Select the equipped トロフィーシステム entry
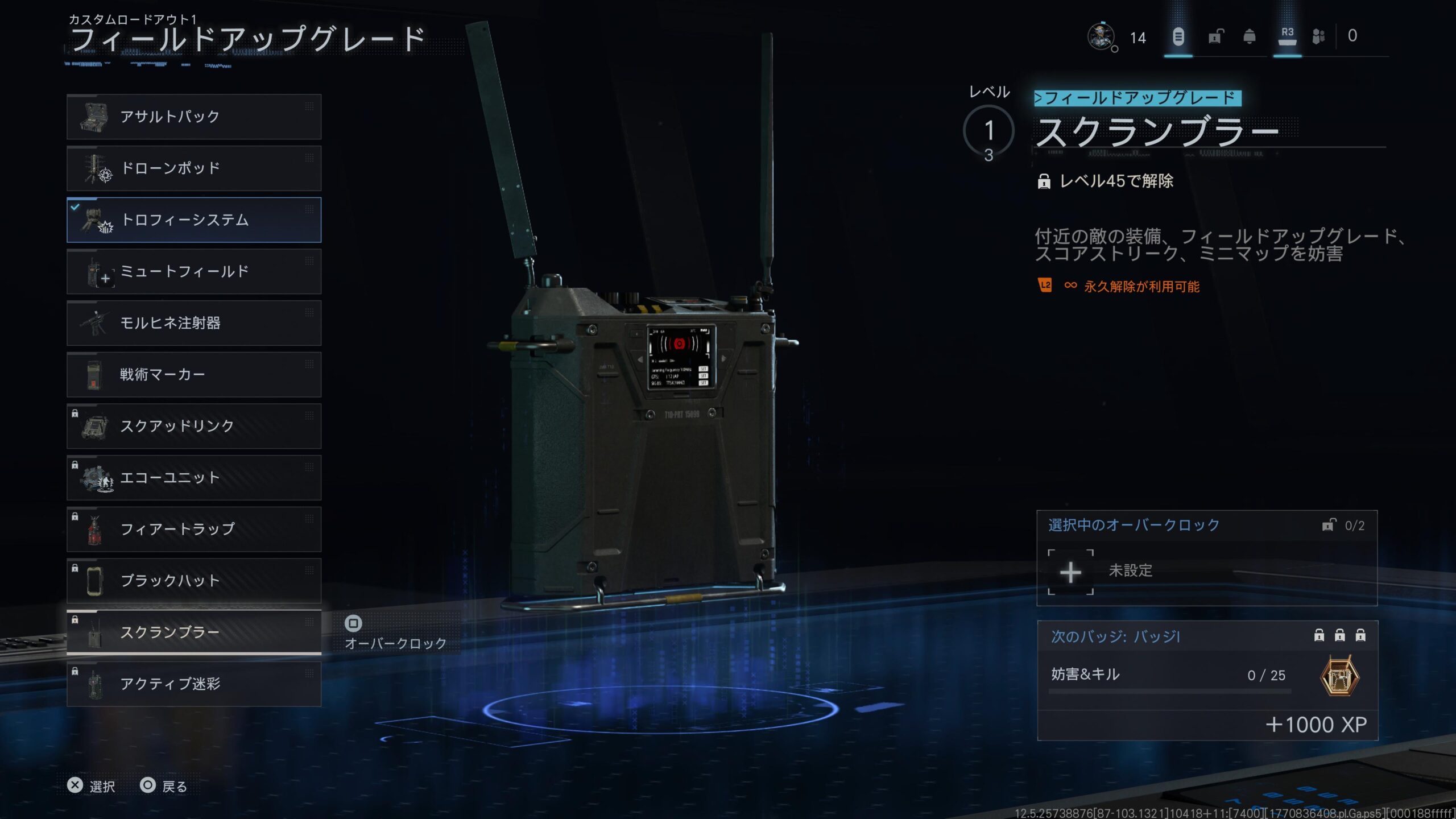This screenshot has width=1456, height=819. tap(193, 220)
